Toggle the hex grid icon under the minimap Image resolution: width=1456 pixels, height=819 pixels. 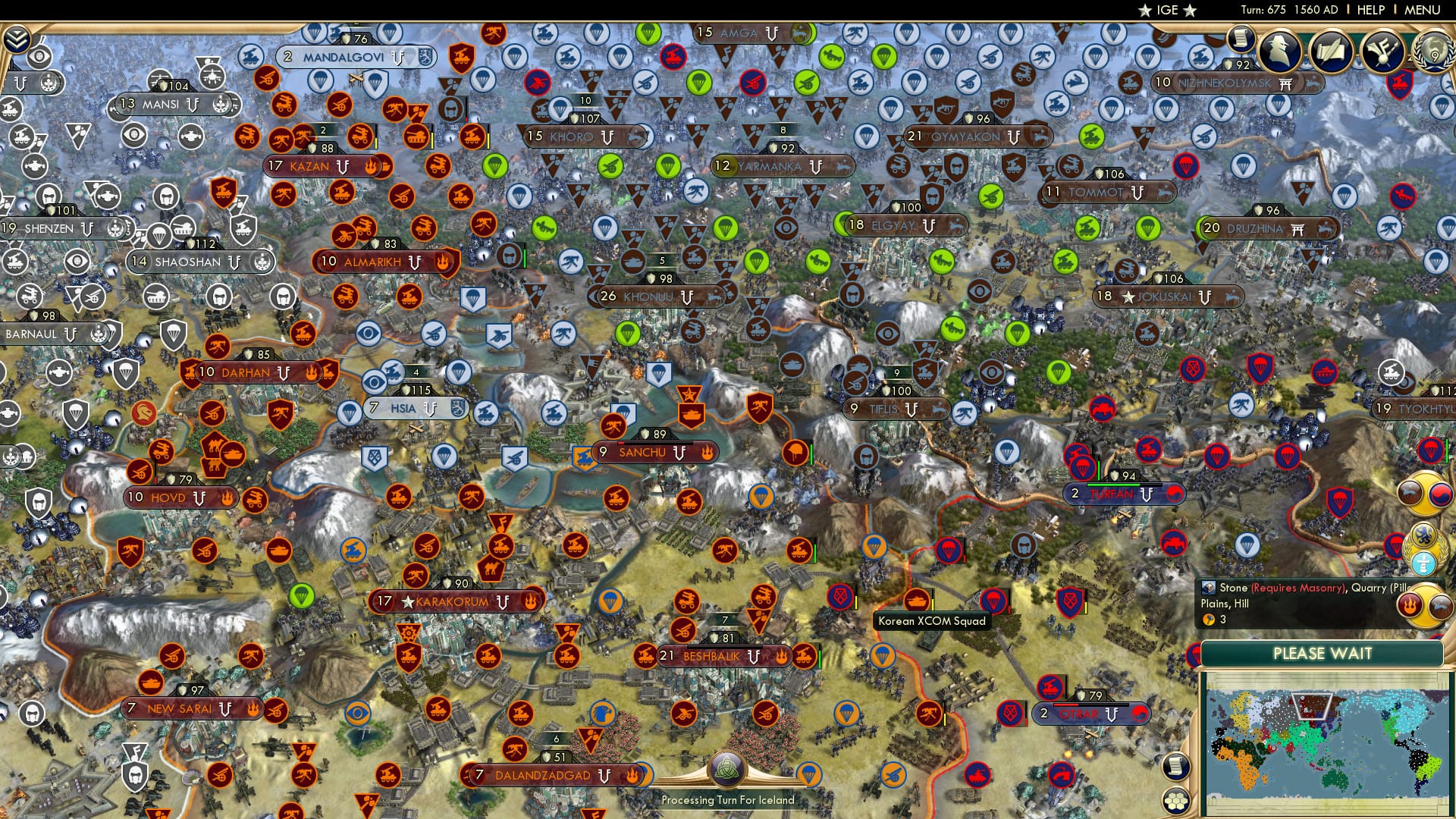click(x=1176, y=801)
